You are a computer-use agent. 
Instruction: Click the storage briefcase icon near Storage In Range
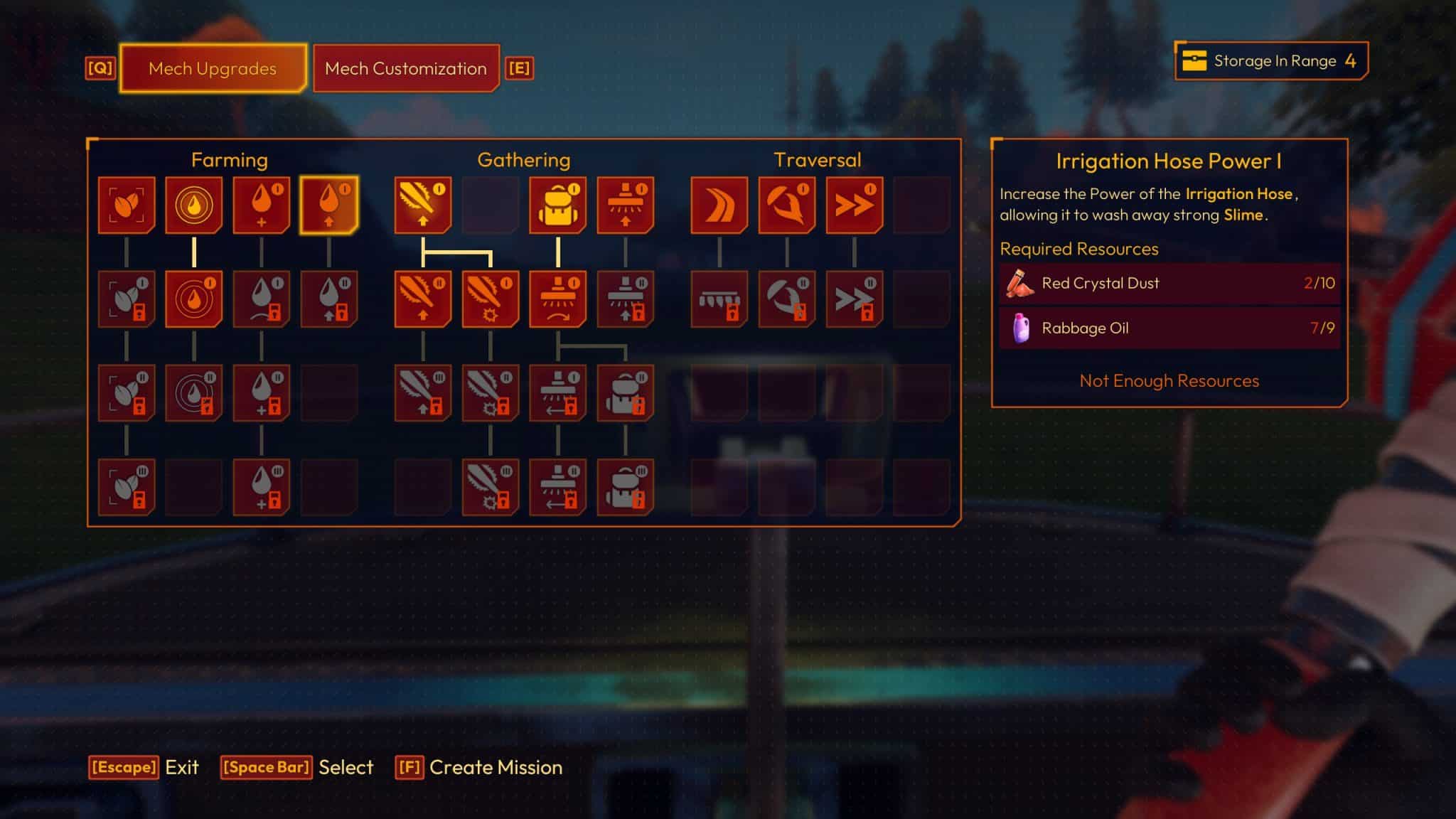pos(1197,62)
